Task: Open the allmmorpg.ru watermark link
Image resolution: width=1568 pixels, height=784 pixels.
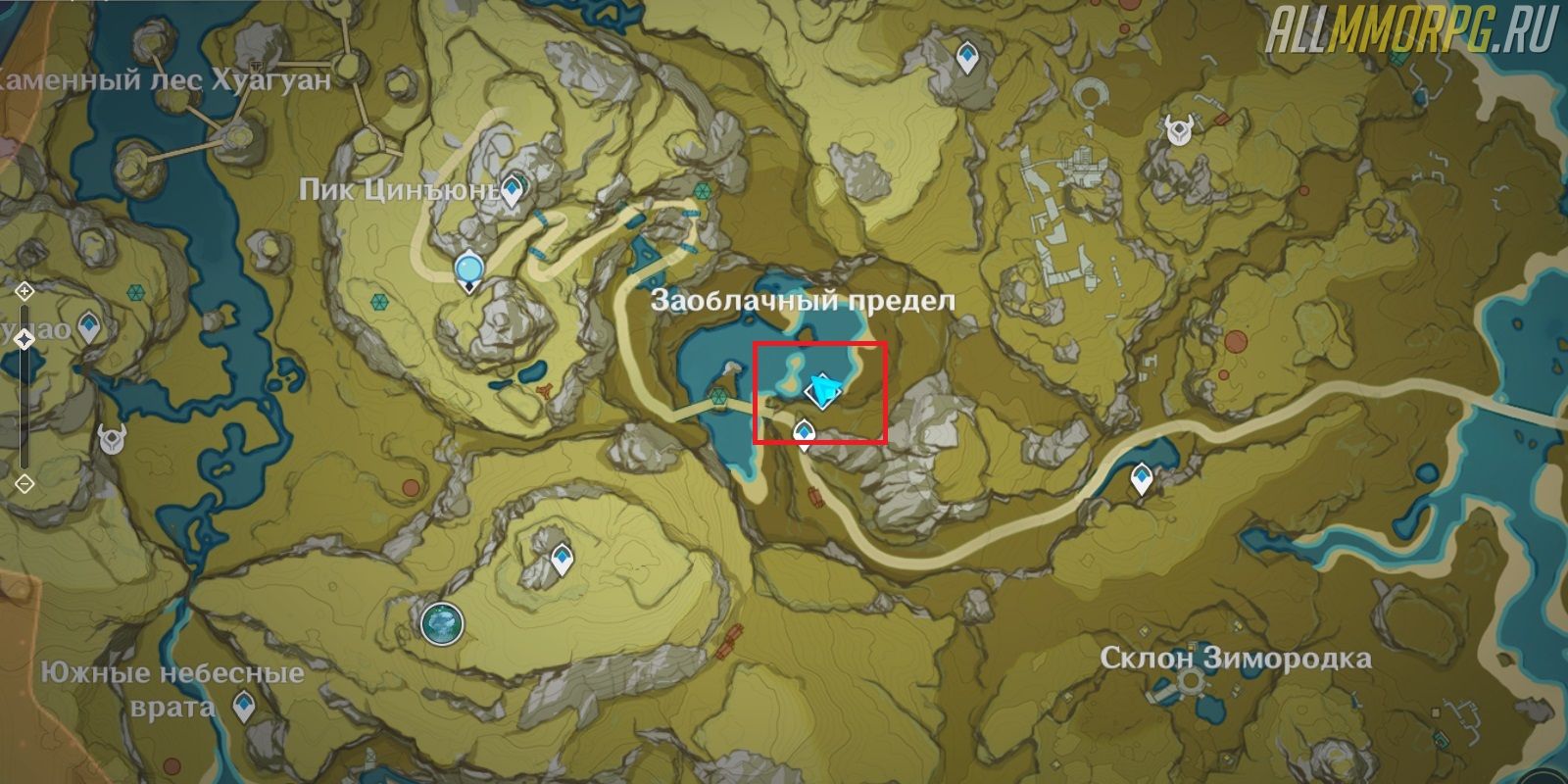Action: (1411, 32)
